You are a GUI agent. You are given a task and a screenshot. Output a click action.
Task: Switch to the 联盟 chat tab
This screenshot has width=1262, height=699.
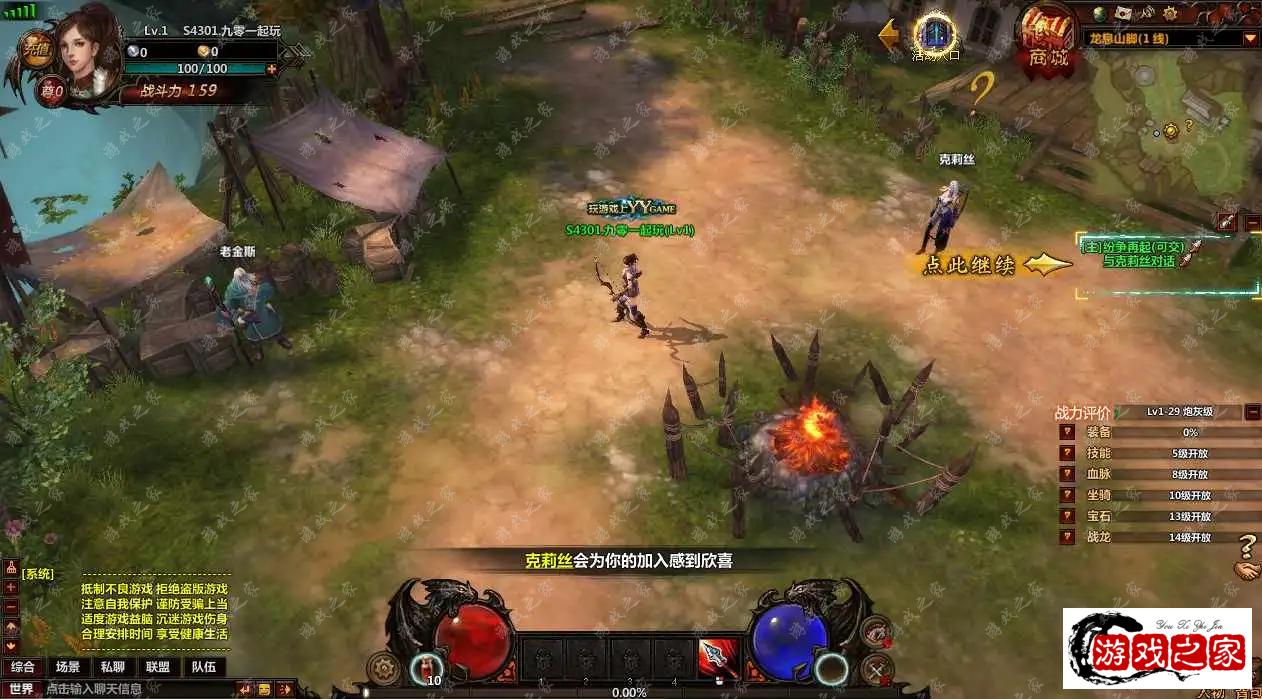tap(157, 667)
